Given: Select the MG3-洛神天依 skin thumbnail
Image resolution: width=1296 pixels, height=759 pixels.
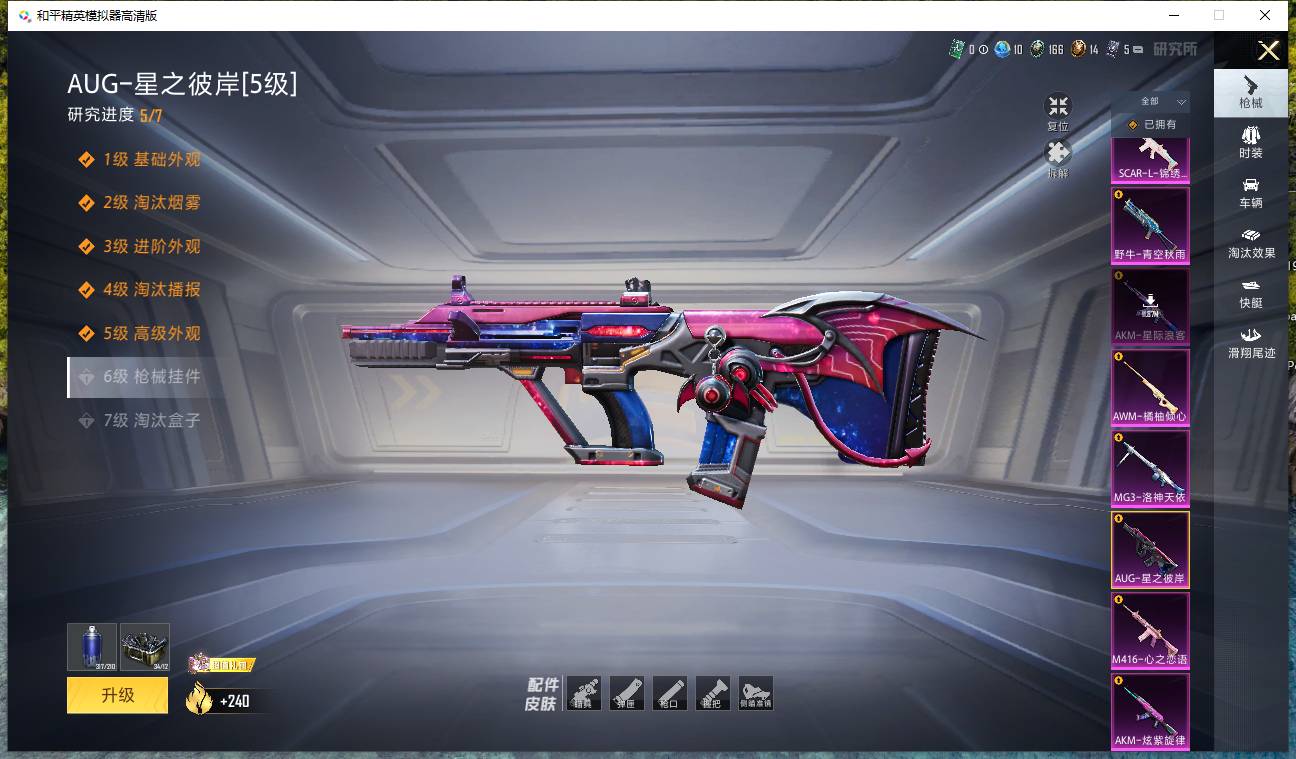Looking at the screenshot, I should click(1150, 468).
